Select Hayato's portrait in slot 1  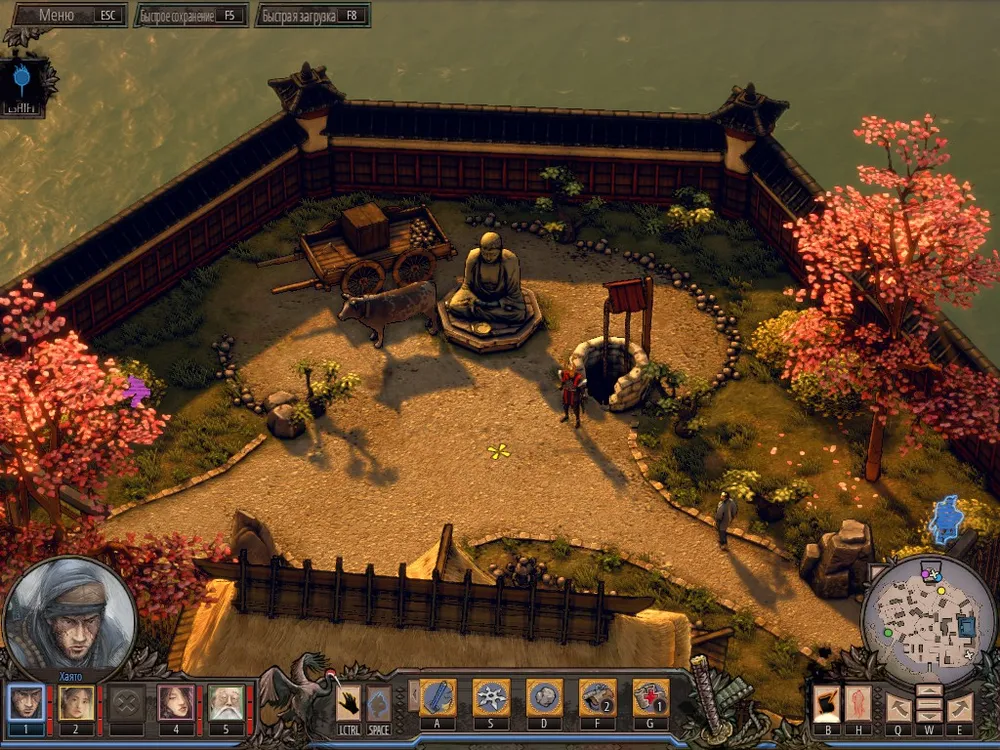pyautogui.click(x=27, y=703)
